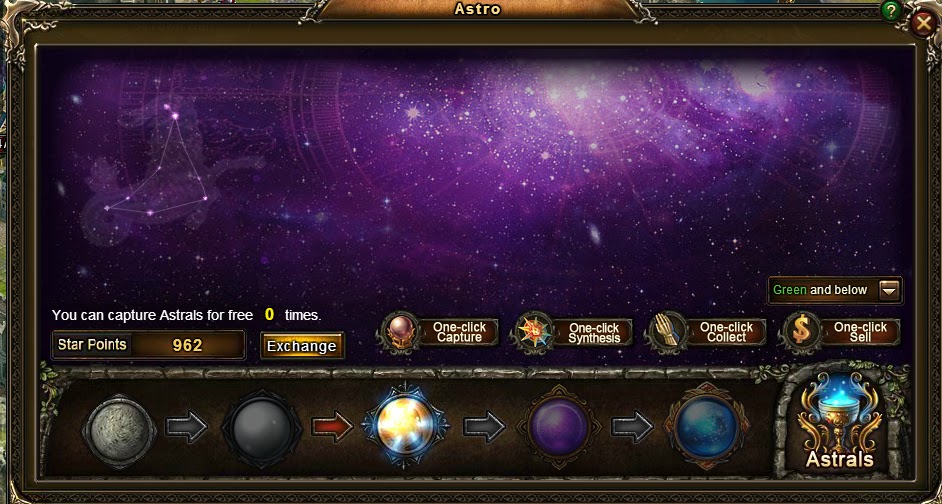
Task: Click the Exchange star points button
Action: [x=301, y=346]
